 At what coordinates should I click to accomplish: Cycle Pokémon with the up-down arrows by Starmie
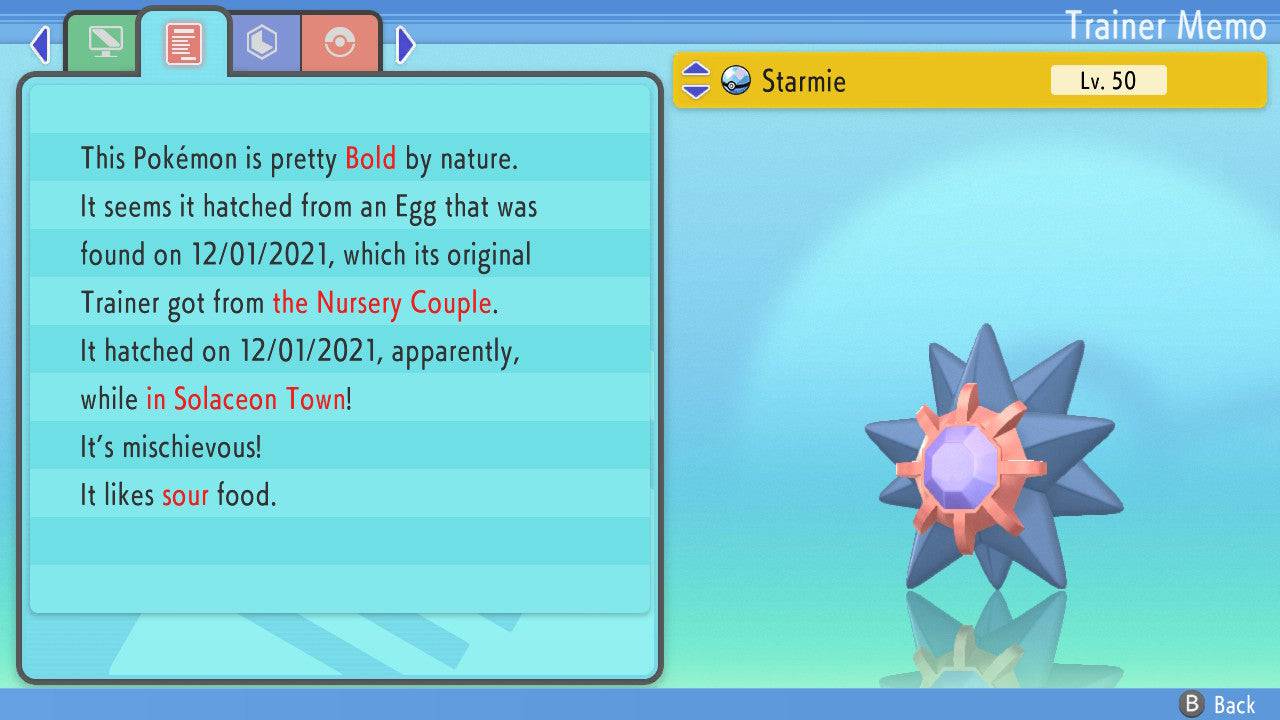[x=695, y=81]
